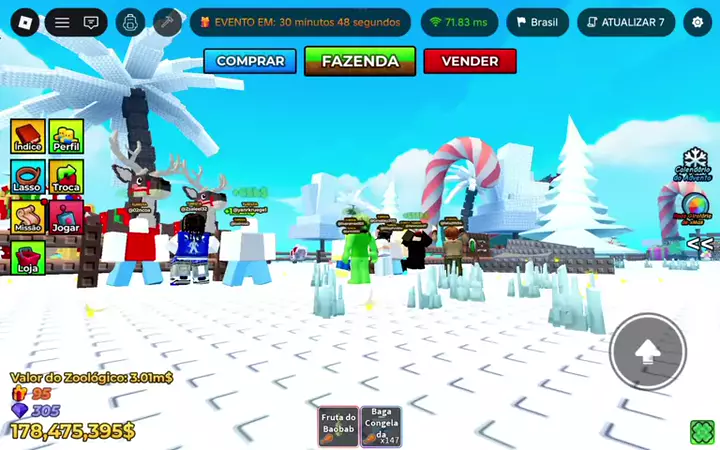Go to the FAZENDA button
This screenshot has width=720, height=450.
360,61
